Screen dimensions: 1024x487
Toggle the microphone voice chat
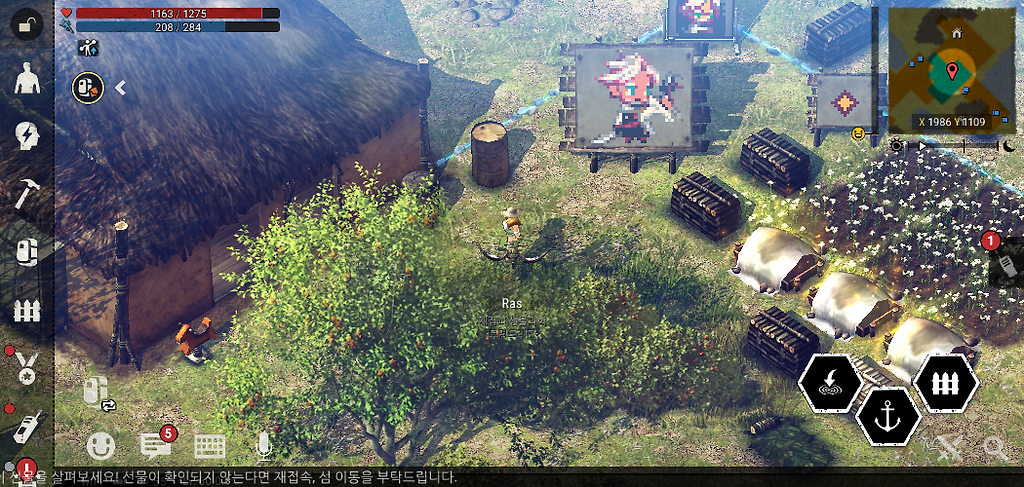click(x=264, y=446)
